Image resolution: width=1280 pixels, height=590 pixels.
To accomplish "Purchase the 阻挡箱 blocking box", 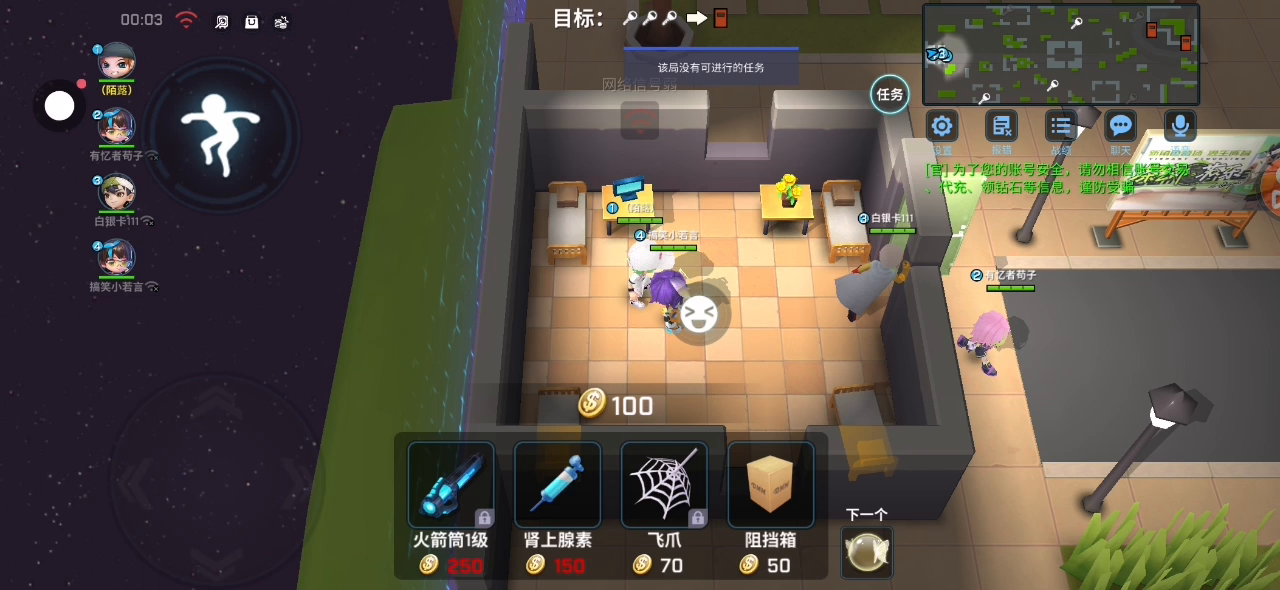I will 770,485.
